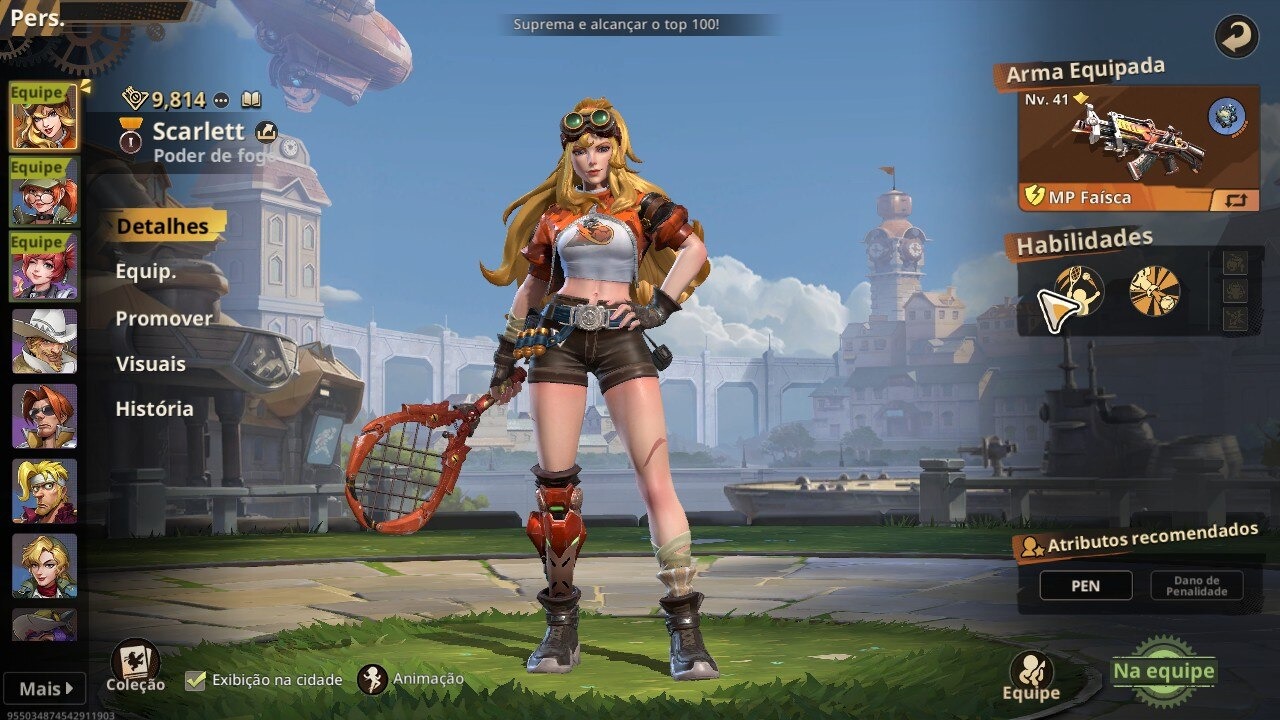Switch to the Detalhes tab
Viewport: 1280px width, 720px height.
pos(163,226)
